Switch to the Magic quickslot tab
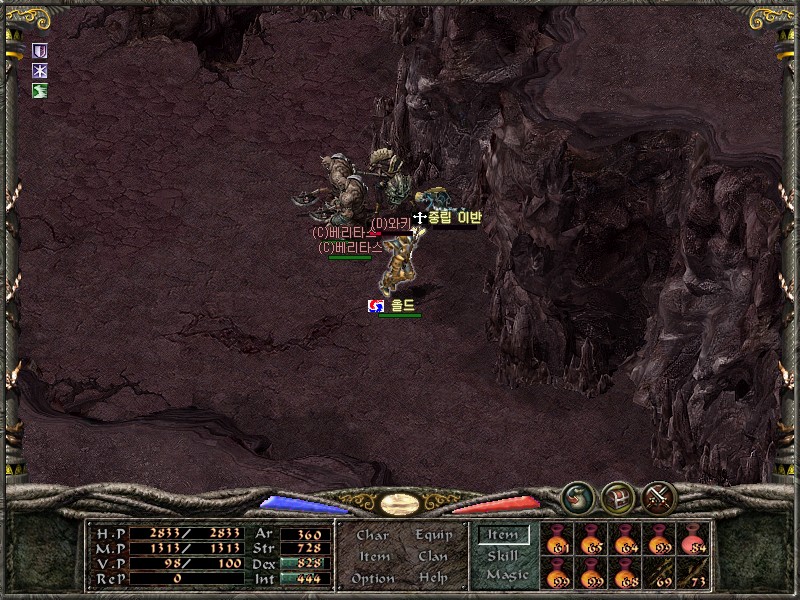Image resolution: width=800 pixels, height=600 pixels. pos(506,575)
